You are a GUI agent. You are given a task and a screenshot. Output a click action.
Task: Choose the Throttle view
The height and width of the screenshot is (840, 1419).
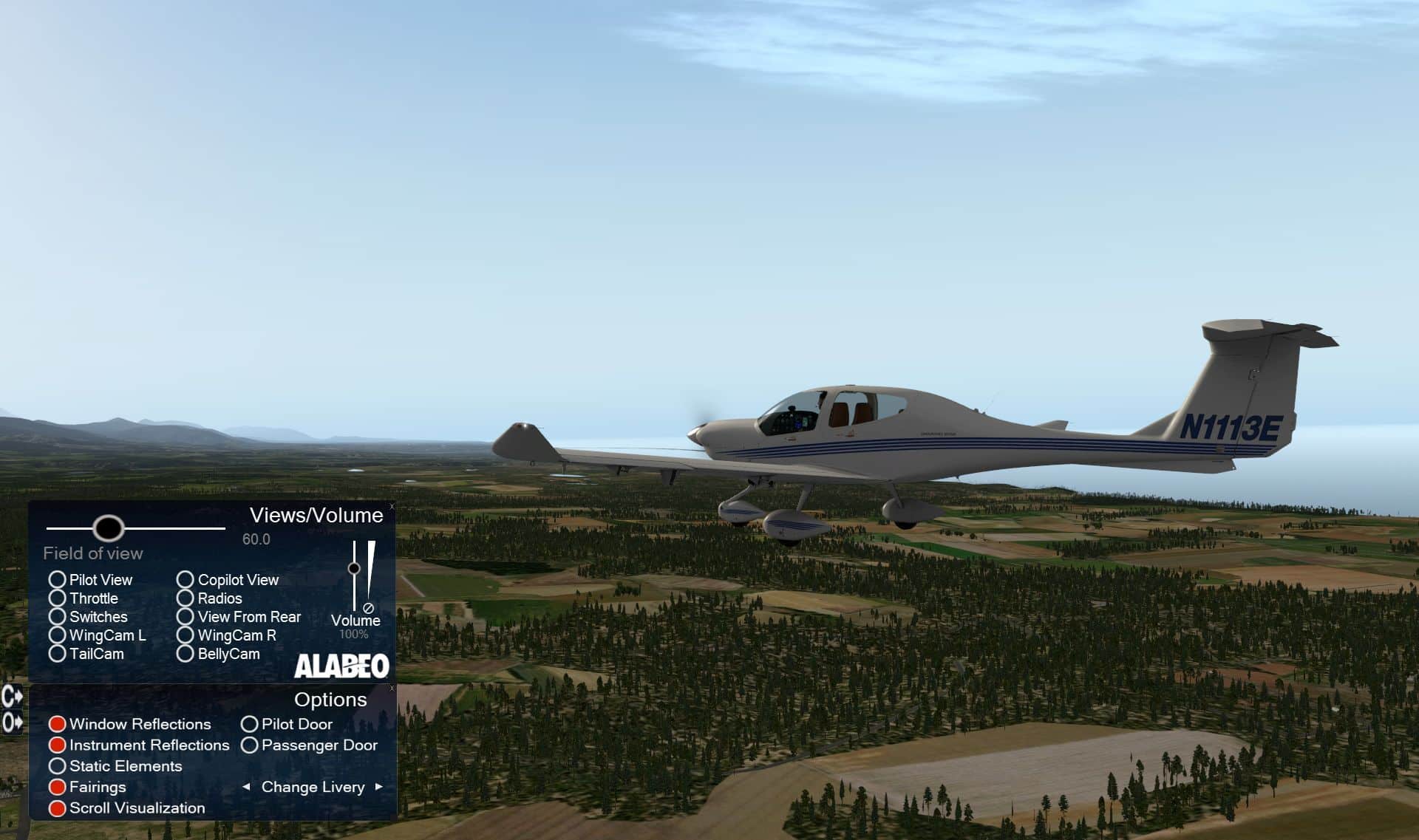pos(58,598)
